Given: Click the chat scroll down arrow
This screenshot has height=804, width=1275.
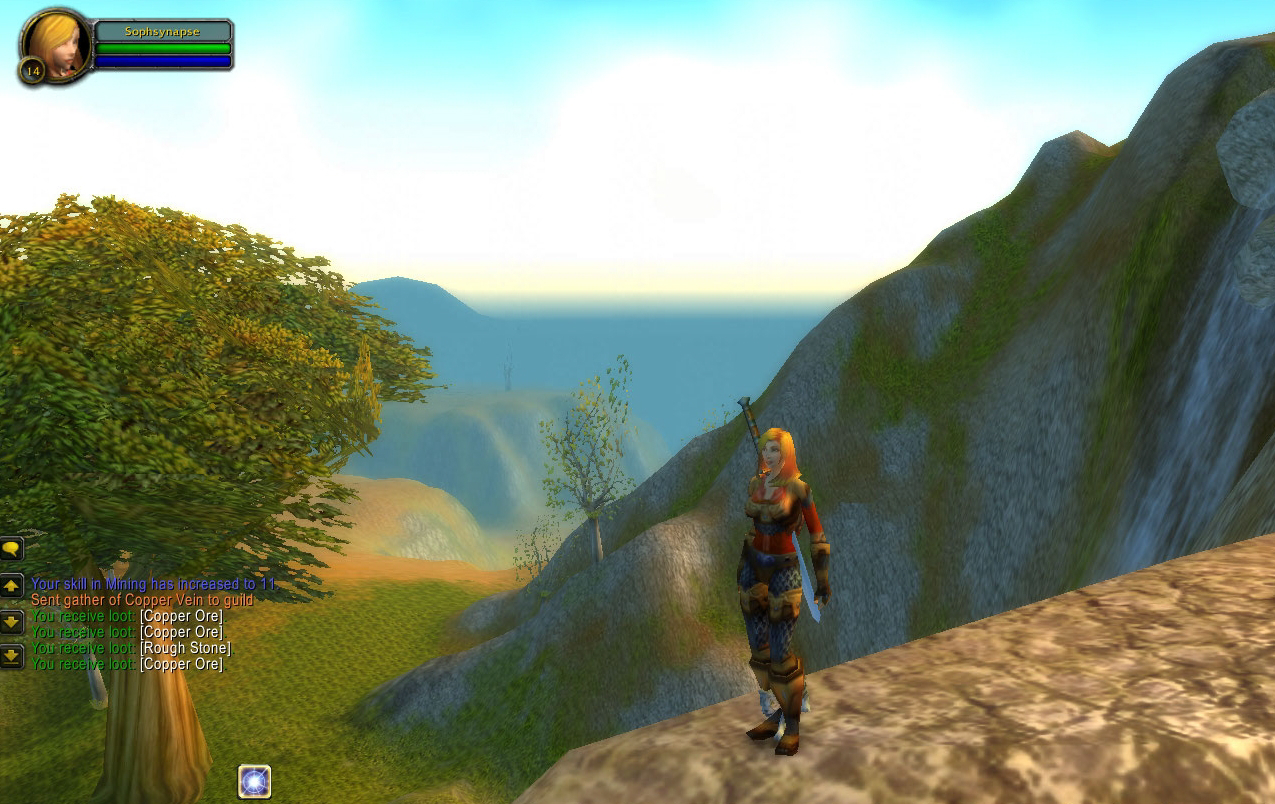Looking at the screenshot, I should 12,621.
